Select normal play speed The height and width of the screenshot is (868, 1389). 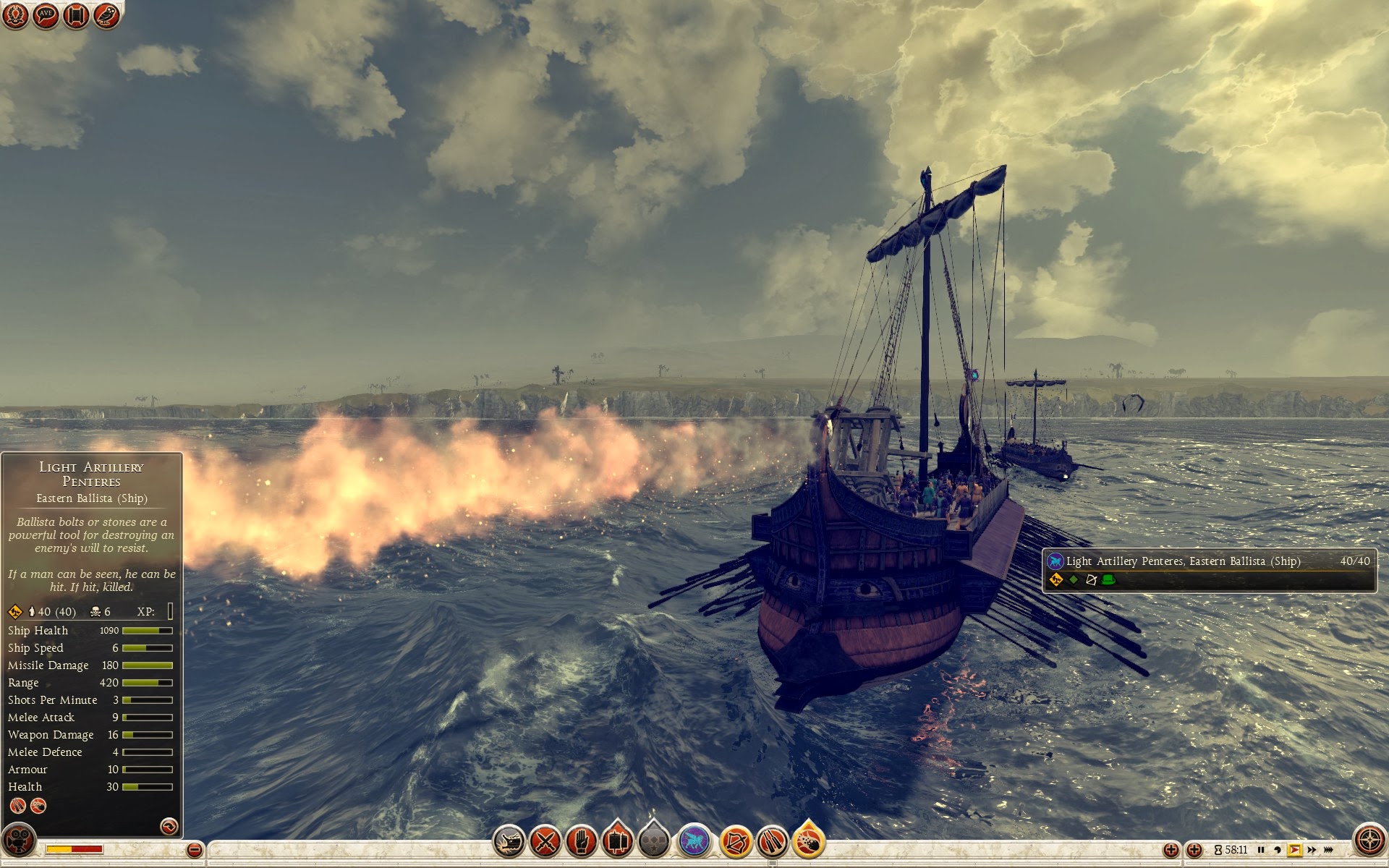(1294, 850)
